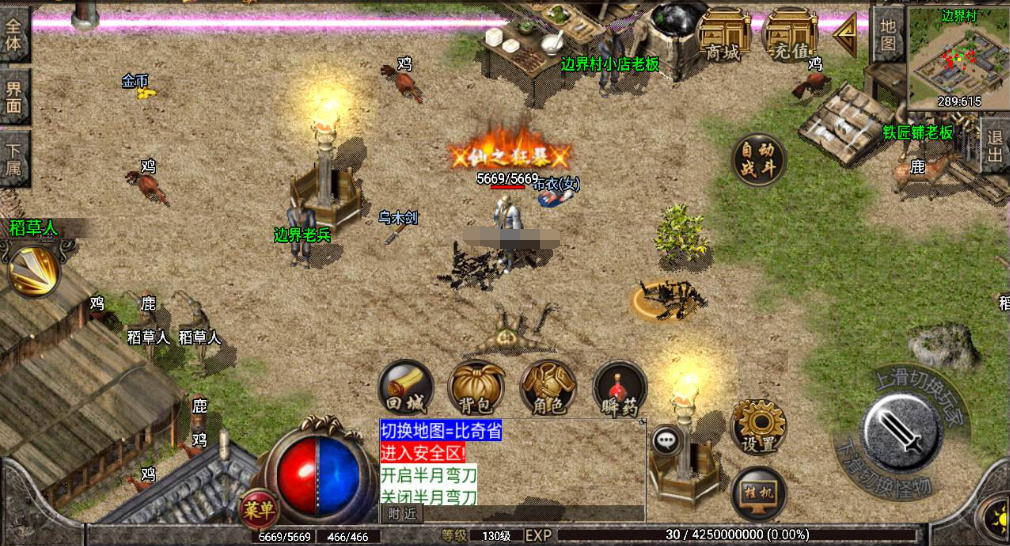Tap the 退出 exit button

click(x=994, y=145)
